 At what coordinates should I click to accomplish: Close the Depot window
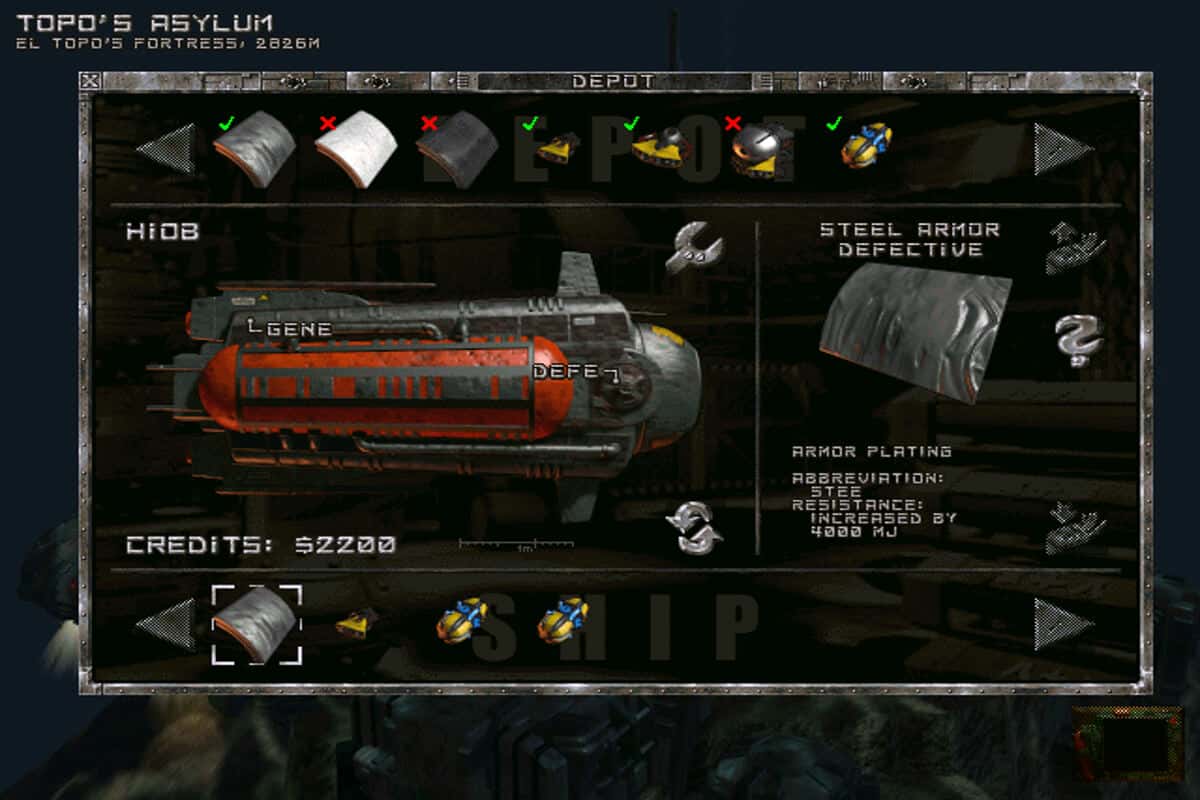coord(90,81)
